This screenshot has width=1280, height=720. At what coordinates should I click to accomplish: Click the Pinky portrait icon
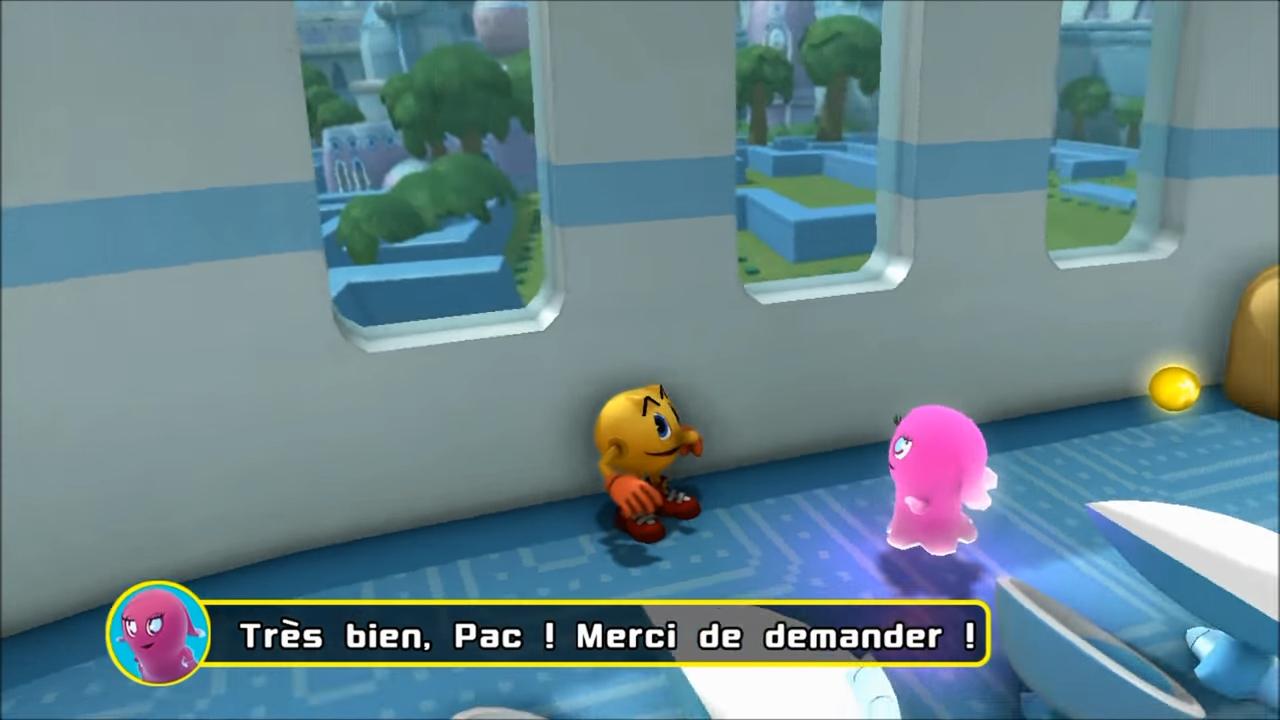tap(157, 633)
